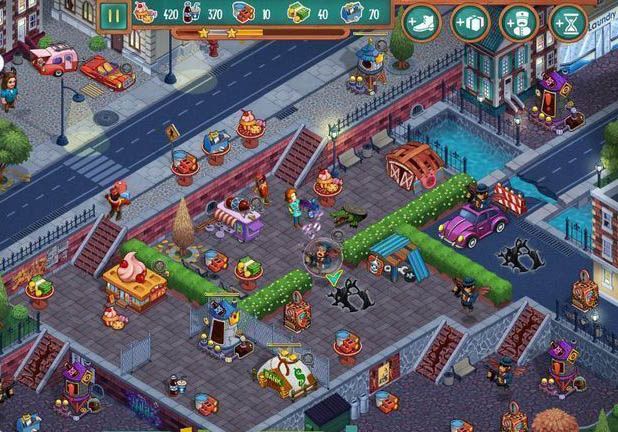The width and height of the screenshot is (618, 432).
Task: Activate the extra worker bonus
Action: [520, 21]
